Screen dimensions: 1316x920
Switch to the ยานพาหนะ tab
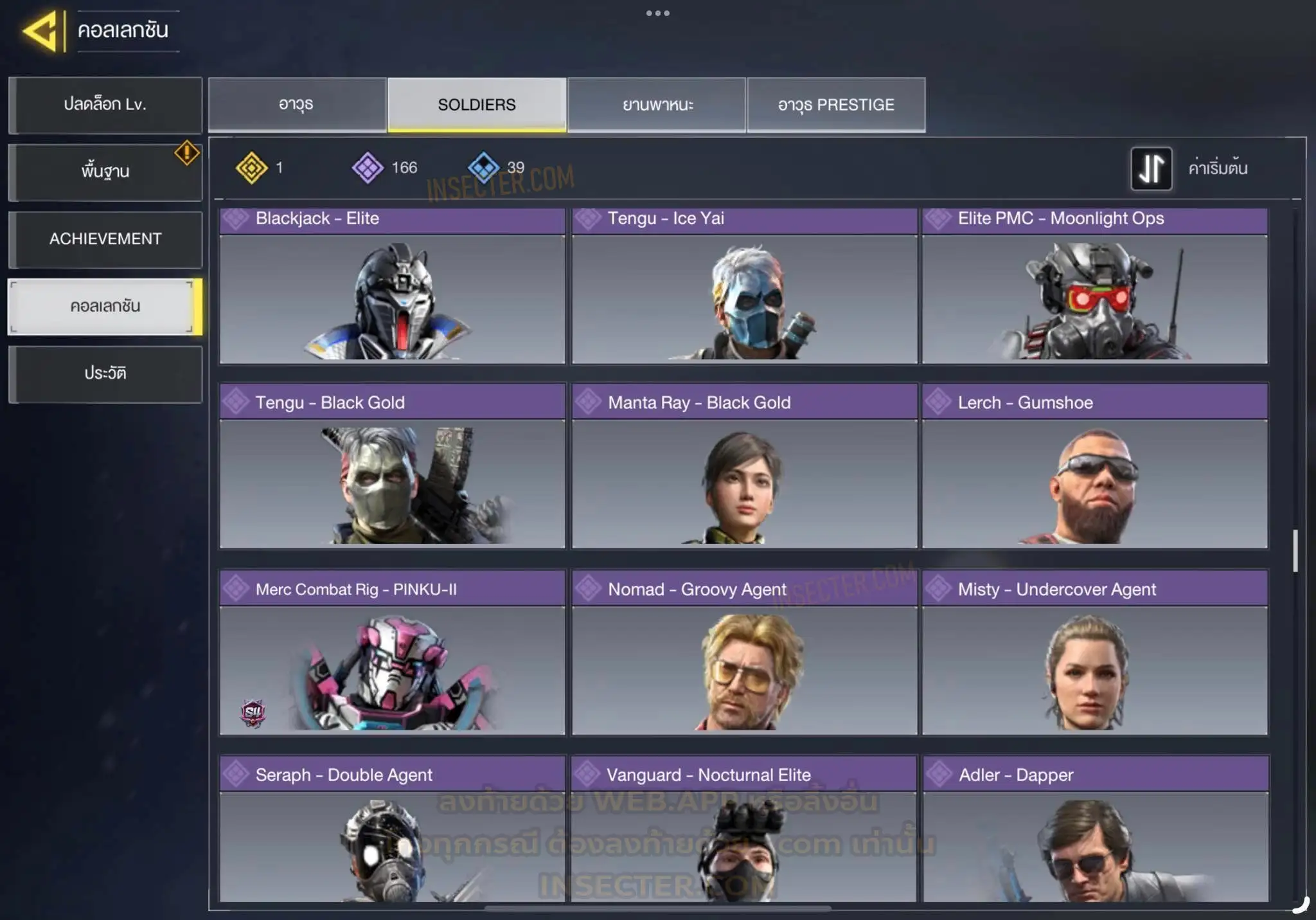coord(657,105)
